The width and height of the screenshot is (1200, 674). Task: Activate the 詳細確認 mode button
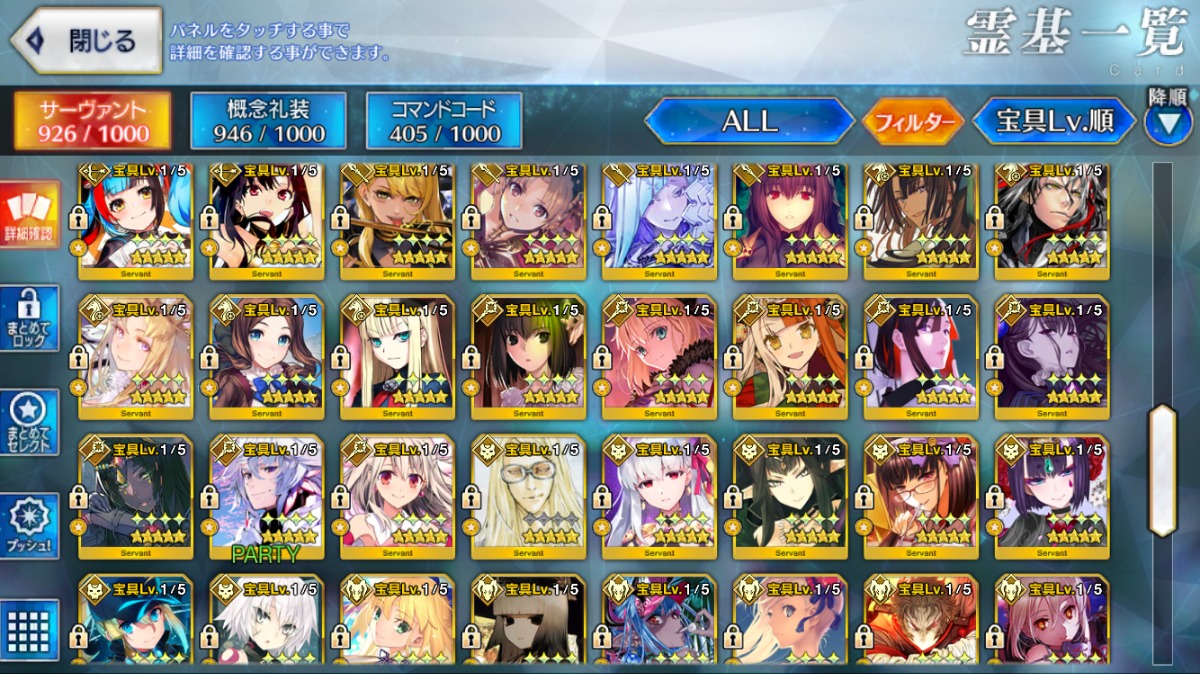pyautogui.click(x=30, y=215)
